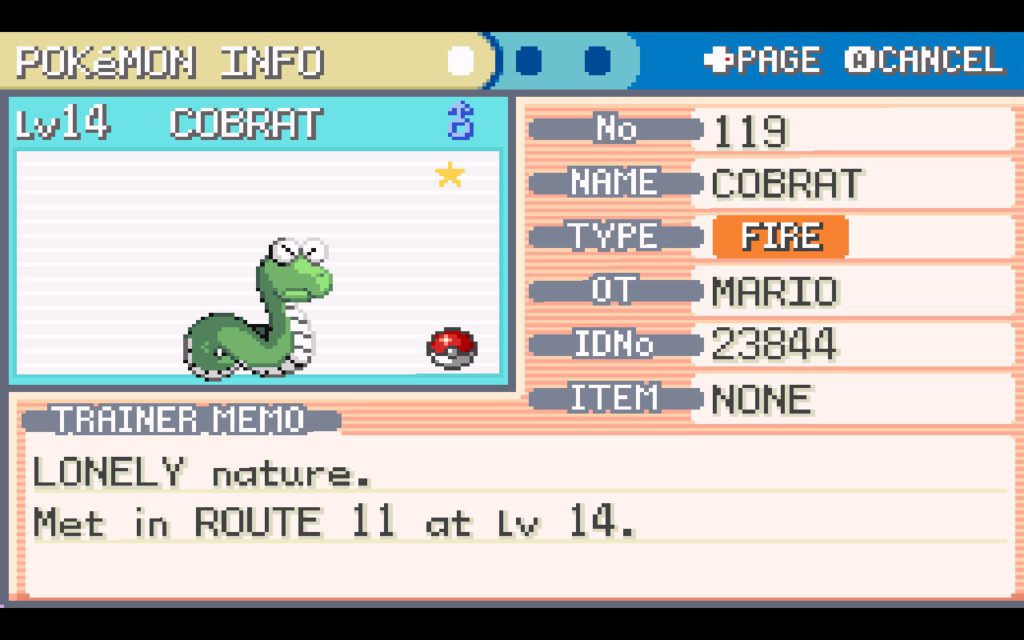The height and width of the screenshot is (640, 1024).
Task: Open the last page indicator dot
Action: [597, 61]
